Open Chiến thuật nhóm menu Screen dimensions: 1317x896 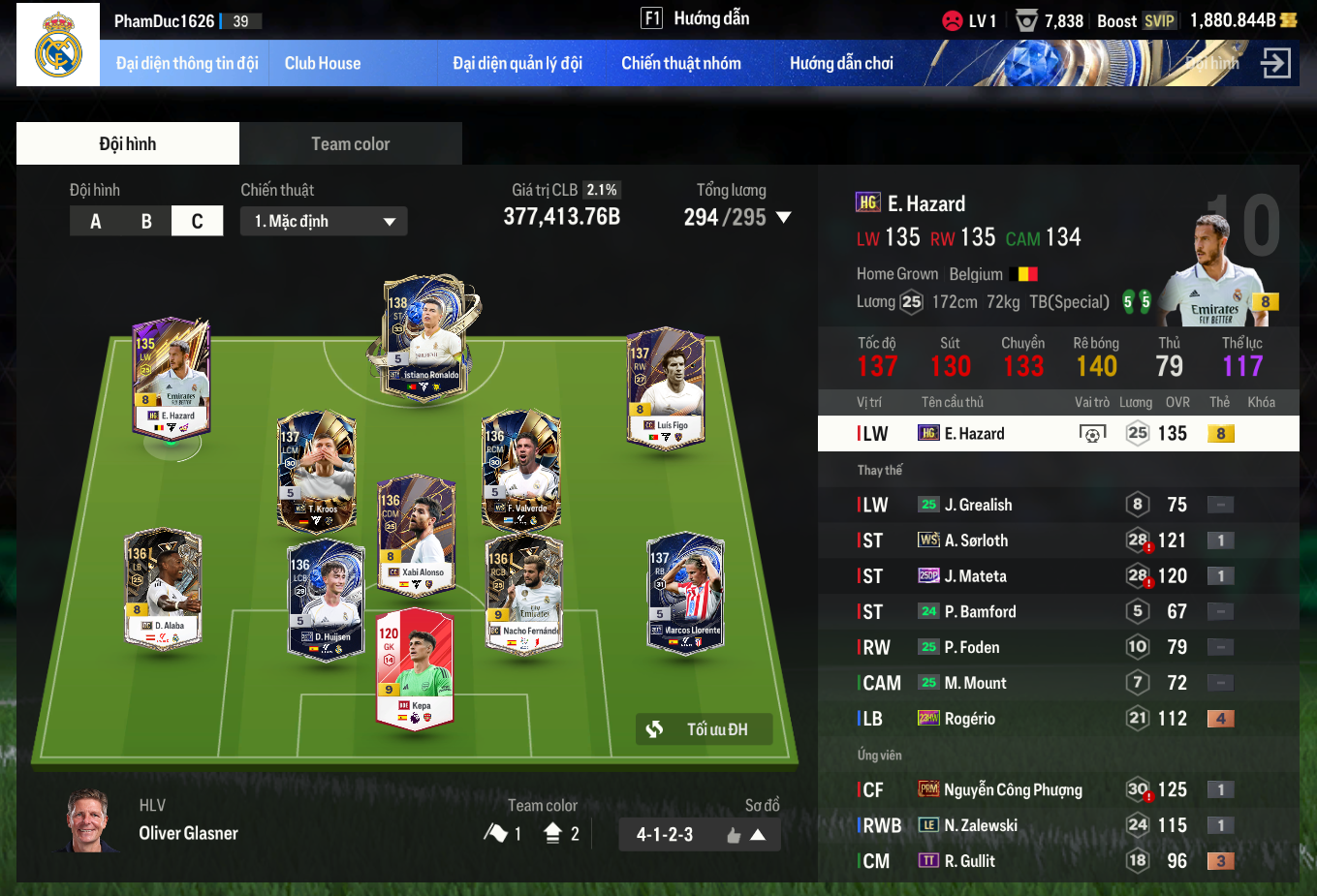680,64
